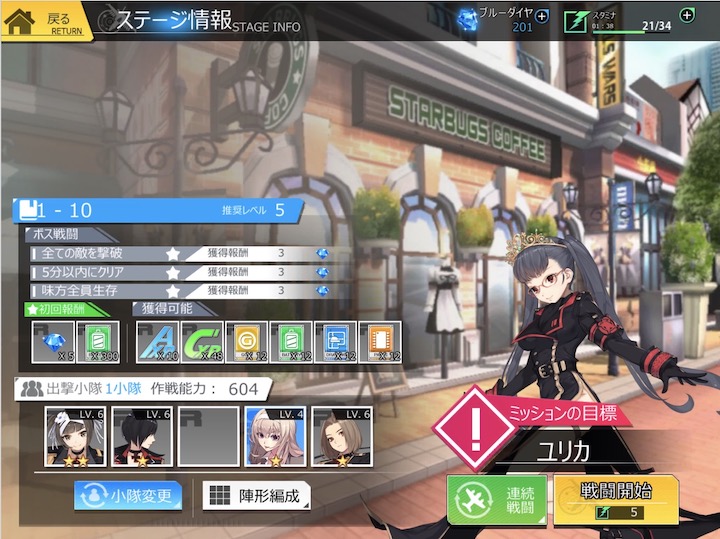Choose 連続戦闘 consecutive battle
This screenshot has height=539, width=720.
point(496,499)
